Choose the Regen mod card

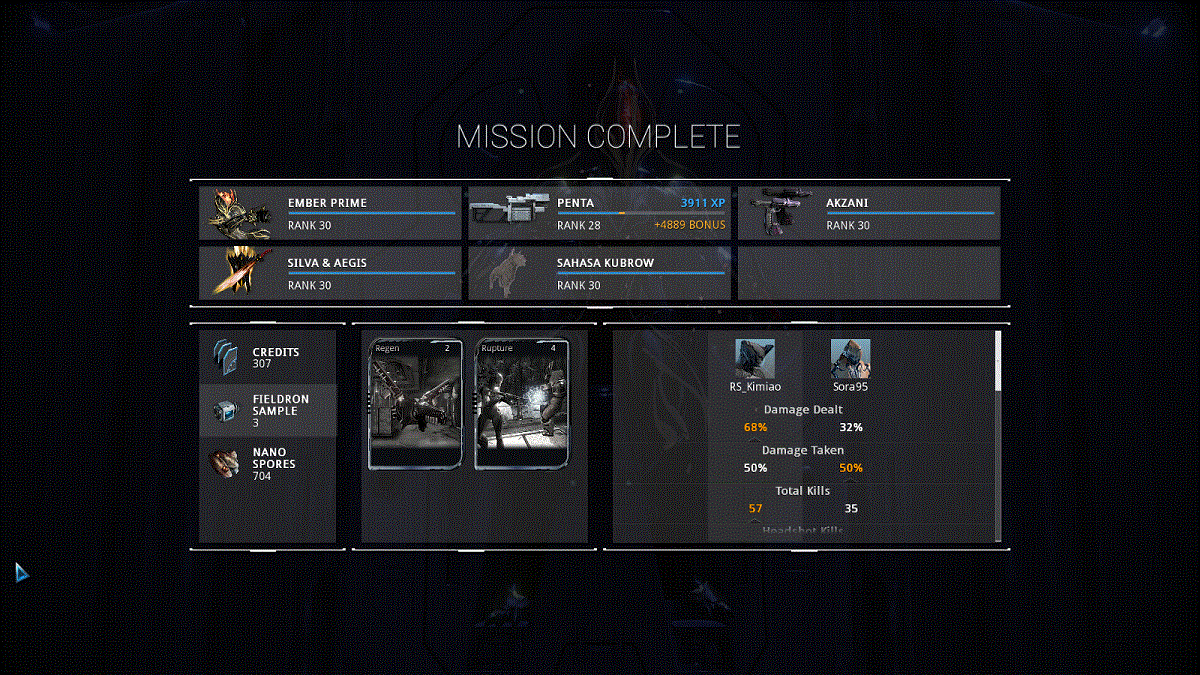pos(415,404)
